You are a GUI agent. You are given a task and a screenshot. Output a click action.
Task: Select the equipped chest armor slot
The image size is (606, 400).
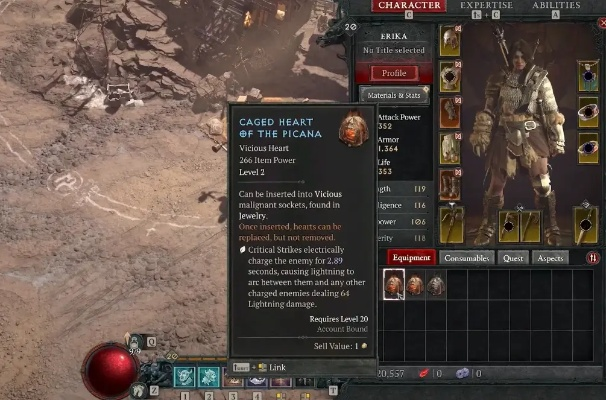point(450,76)
